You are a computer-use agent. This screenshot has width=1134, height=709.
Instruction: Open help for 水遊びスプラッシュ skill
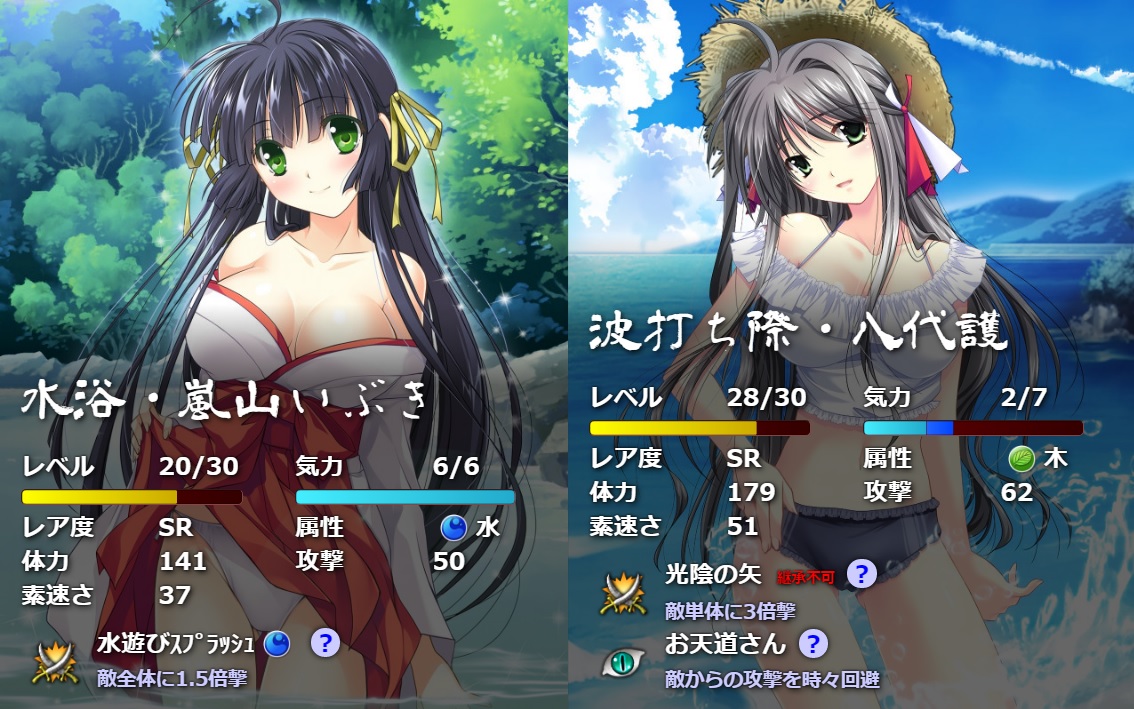pos(324,643)
